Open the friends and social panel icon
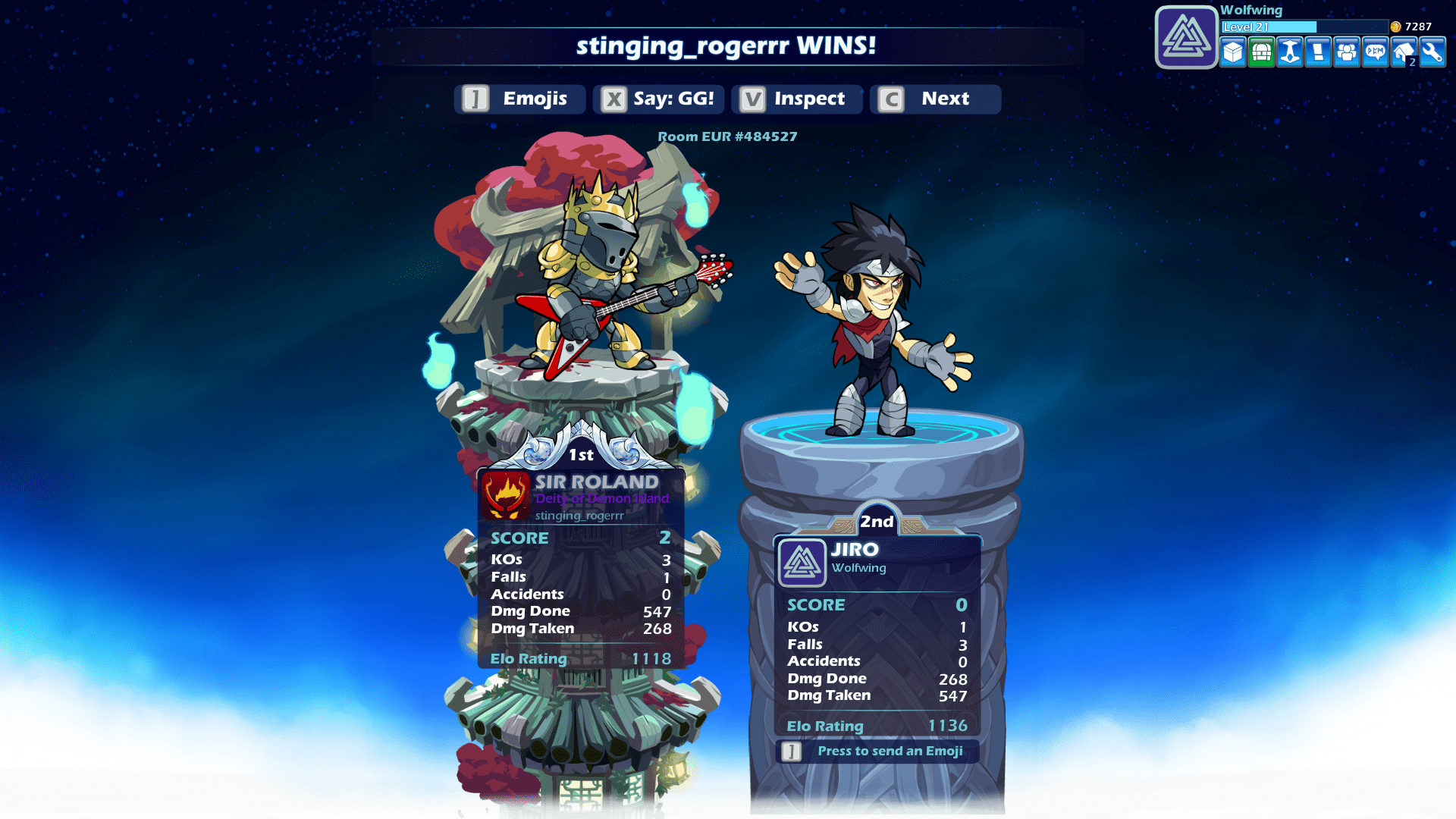The height and width of the screenshot is (819, 1456). 1346,53
